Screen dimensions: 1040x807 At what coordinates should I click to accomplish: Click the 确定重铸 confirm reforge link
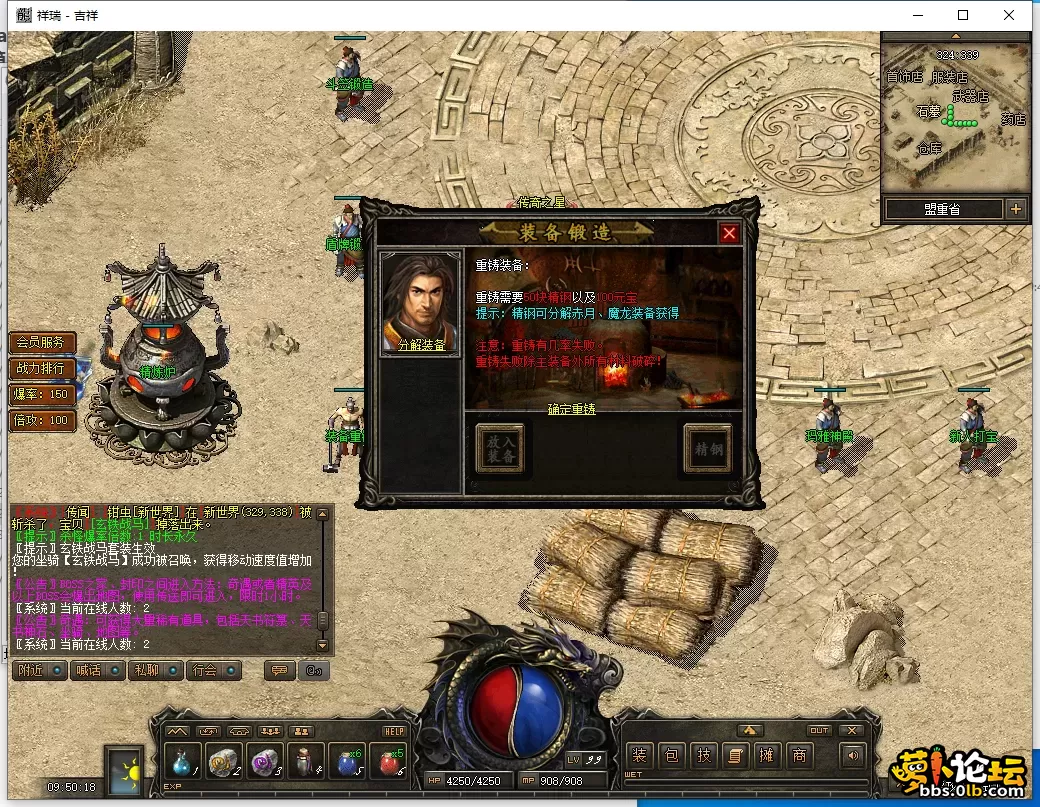coord(572,410)
